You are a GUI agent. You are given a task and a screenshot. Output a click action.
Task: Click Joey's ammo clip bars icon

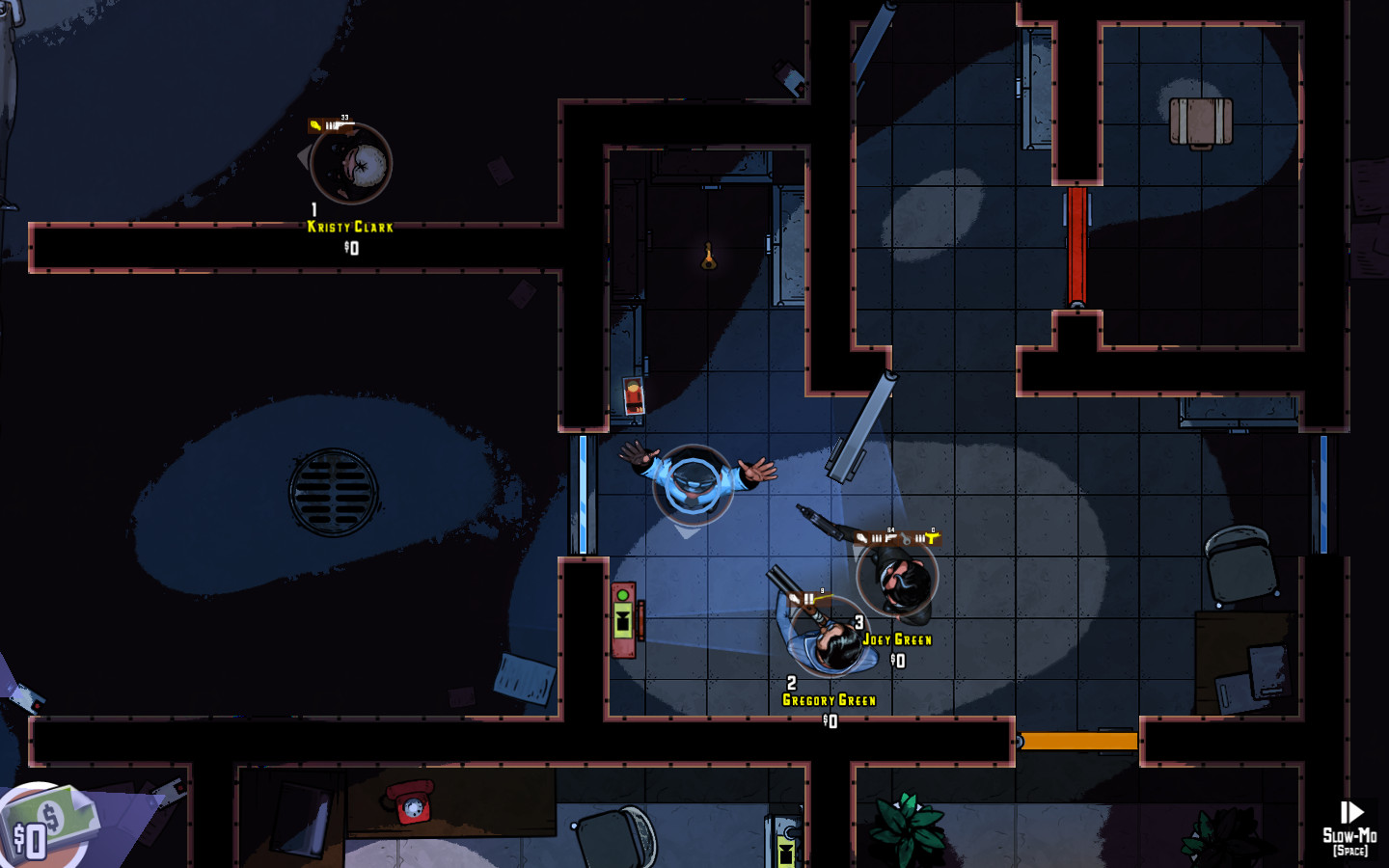coord(877,537)
